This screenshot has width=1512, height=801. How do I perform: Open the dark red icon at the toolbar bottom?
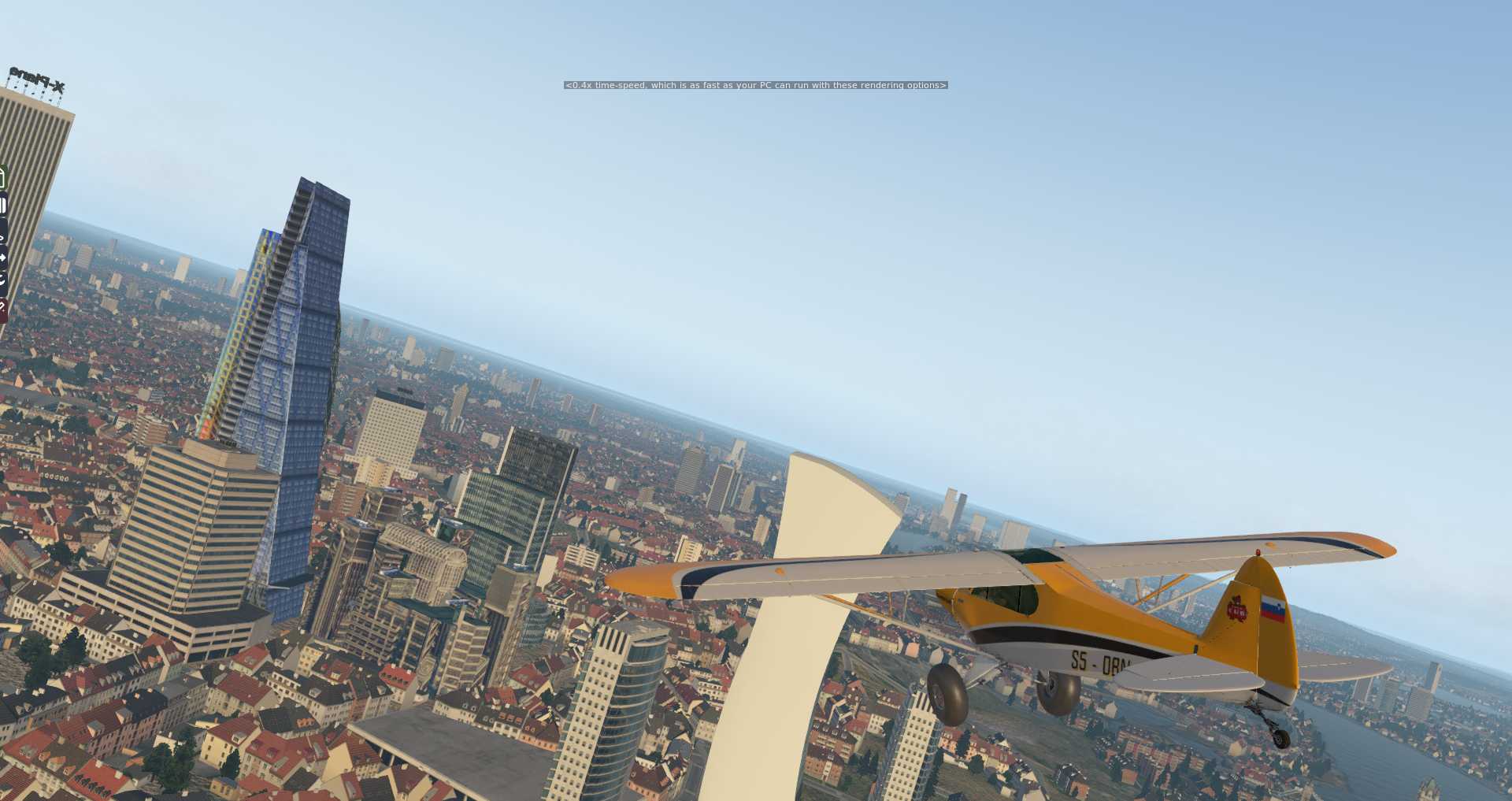pyautogui.click(x=2, y=307)
